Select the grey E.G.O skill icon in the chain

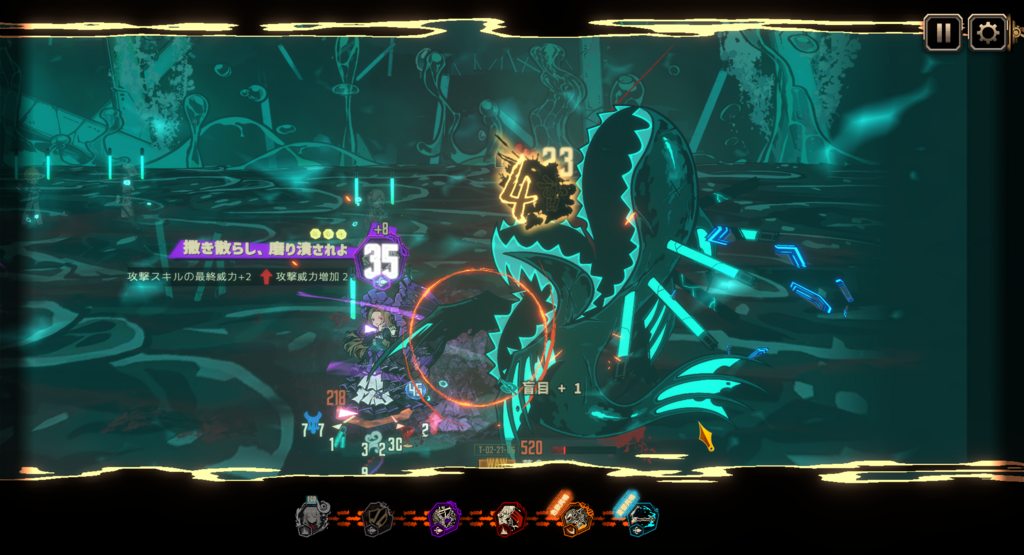pyautogui.click(x=312, y=518)
